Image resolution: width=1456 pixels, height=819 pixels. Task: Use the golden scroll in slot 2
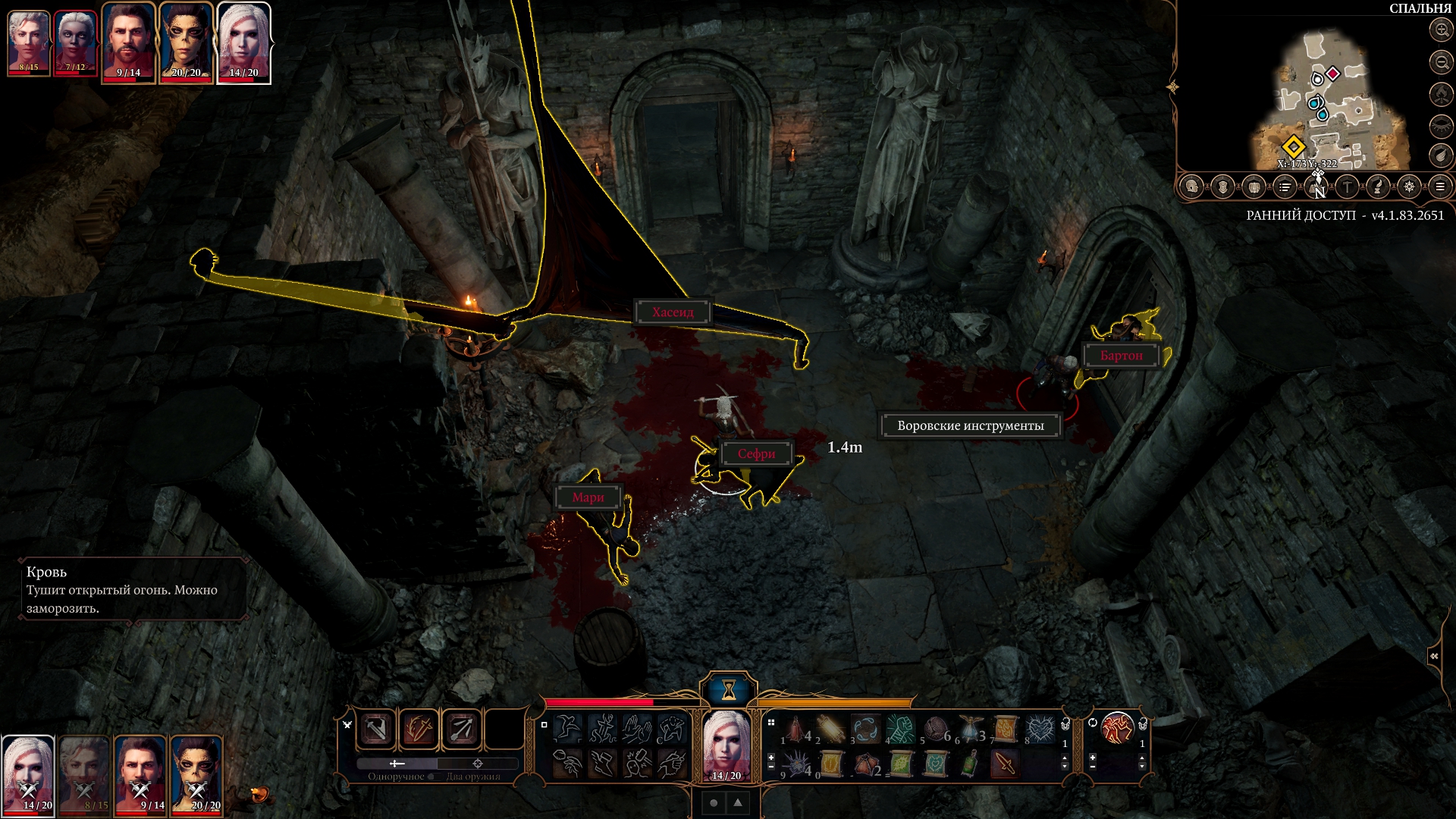pos(831,730)
